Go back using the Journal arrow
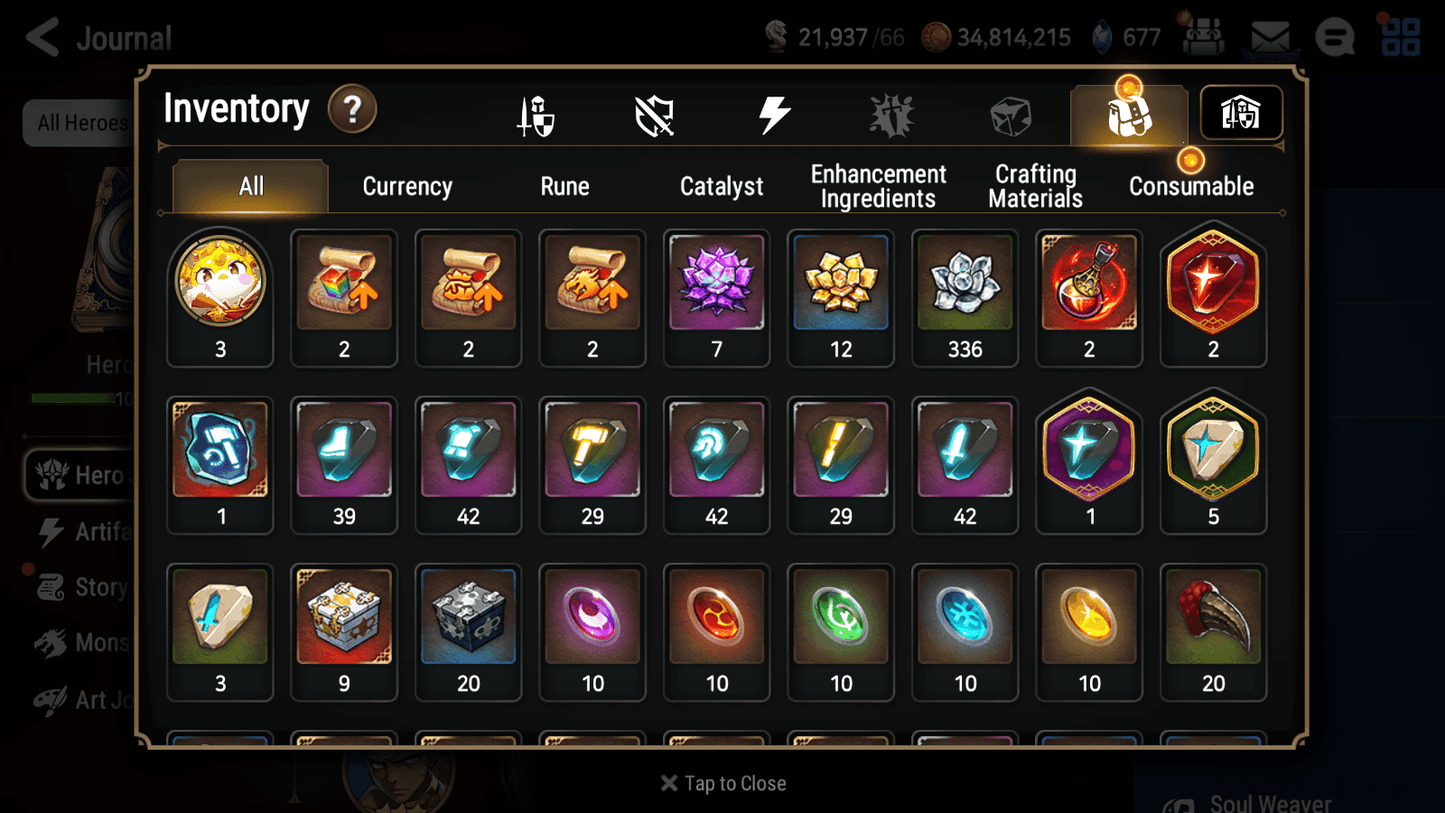The image size is (1445, 813). pyautogui.click(x=42, y=37)
